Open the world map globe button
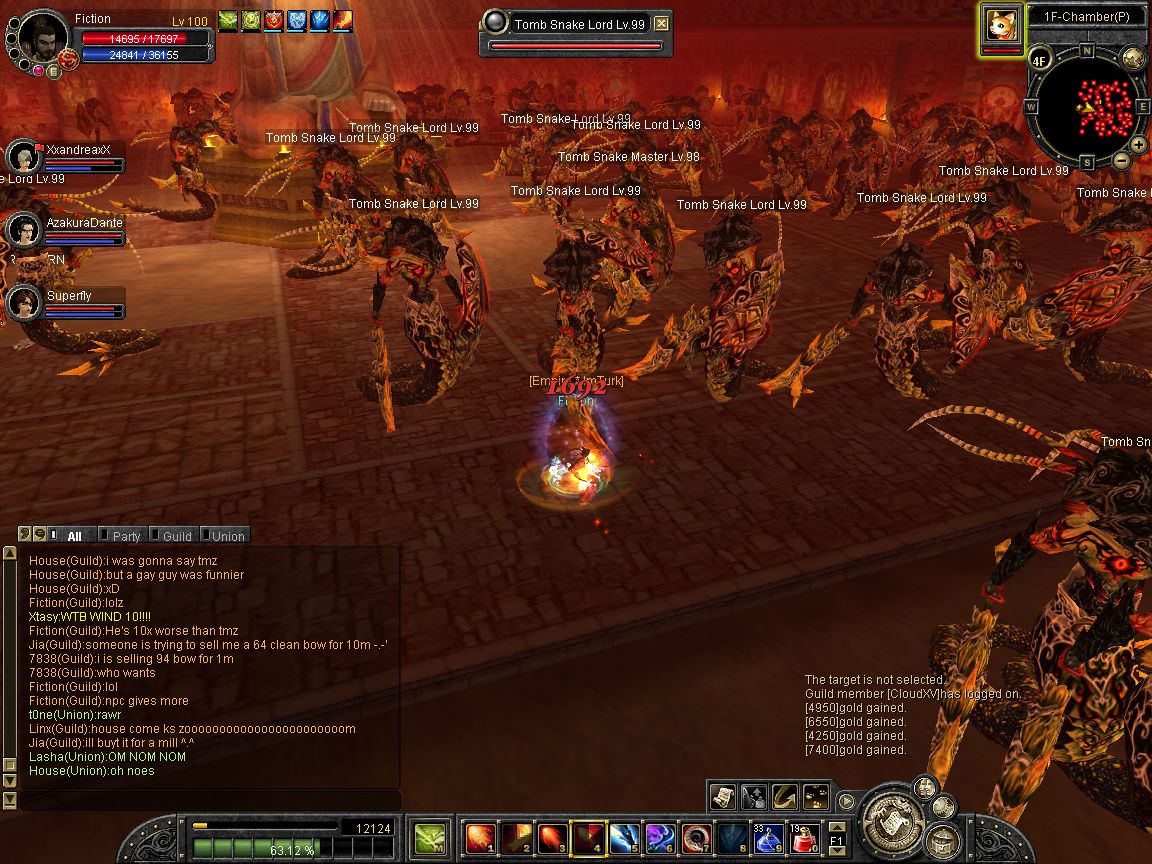This screenshot has width=1152, height=864. pos(1132,57)
